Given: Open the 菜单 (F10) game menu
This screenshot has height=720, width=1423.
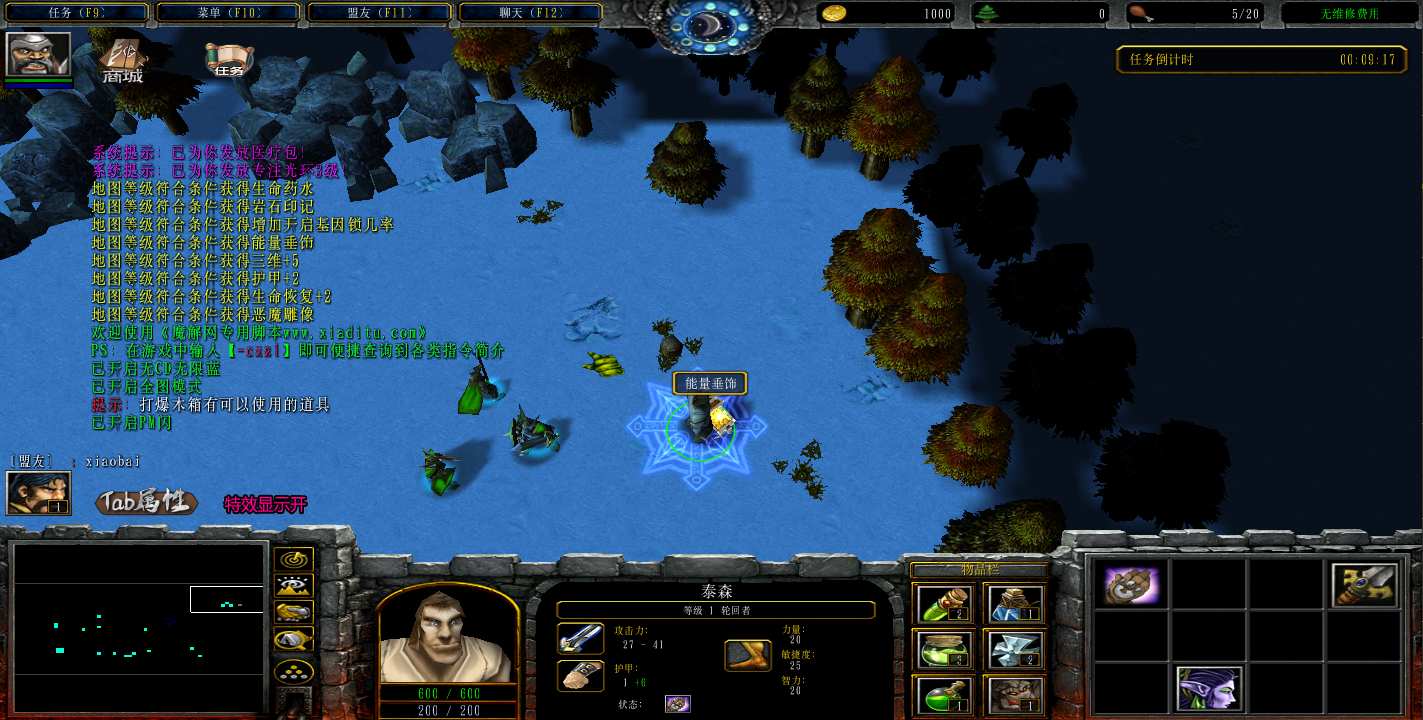Looking at the screenshot, I should click(227, 13).
